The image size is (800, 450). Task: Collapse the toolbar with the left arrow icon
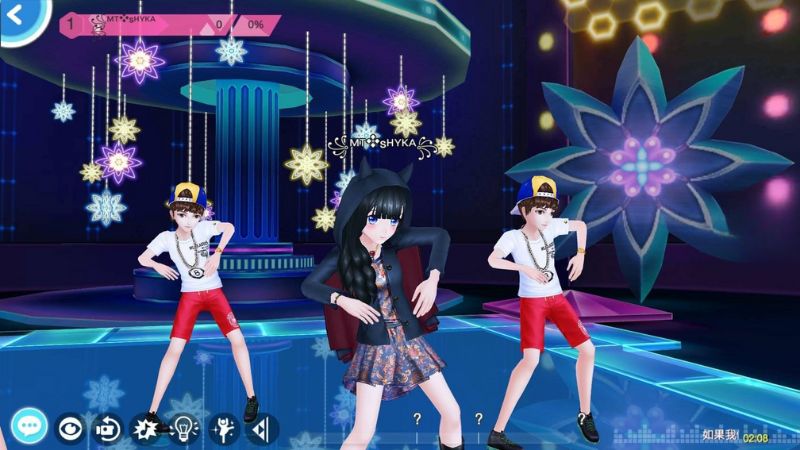pos(262,429)
